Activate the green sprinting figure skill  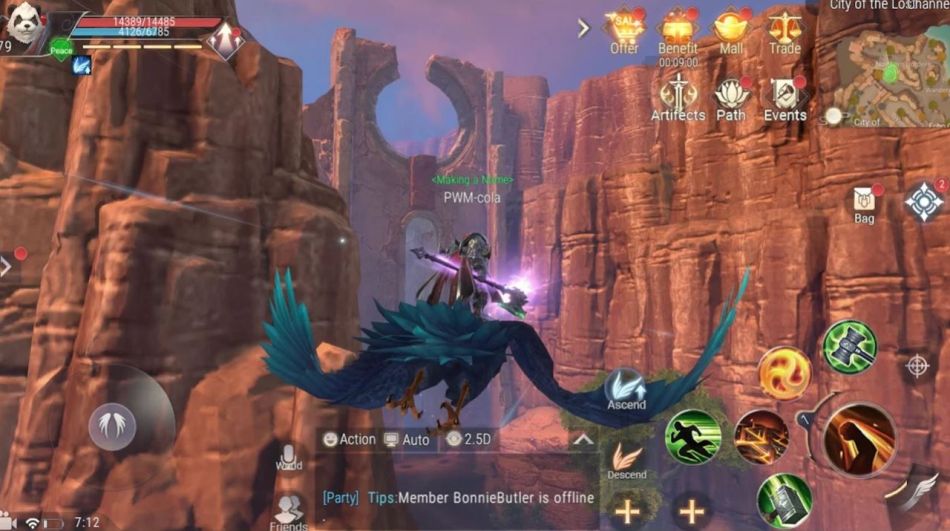693,437
